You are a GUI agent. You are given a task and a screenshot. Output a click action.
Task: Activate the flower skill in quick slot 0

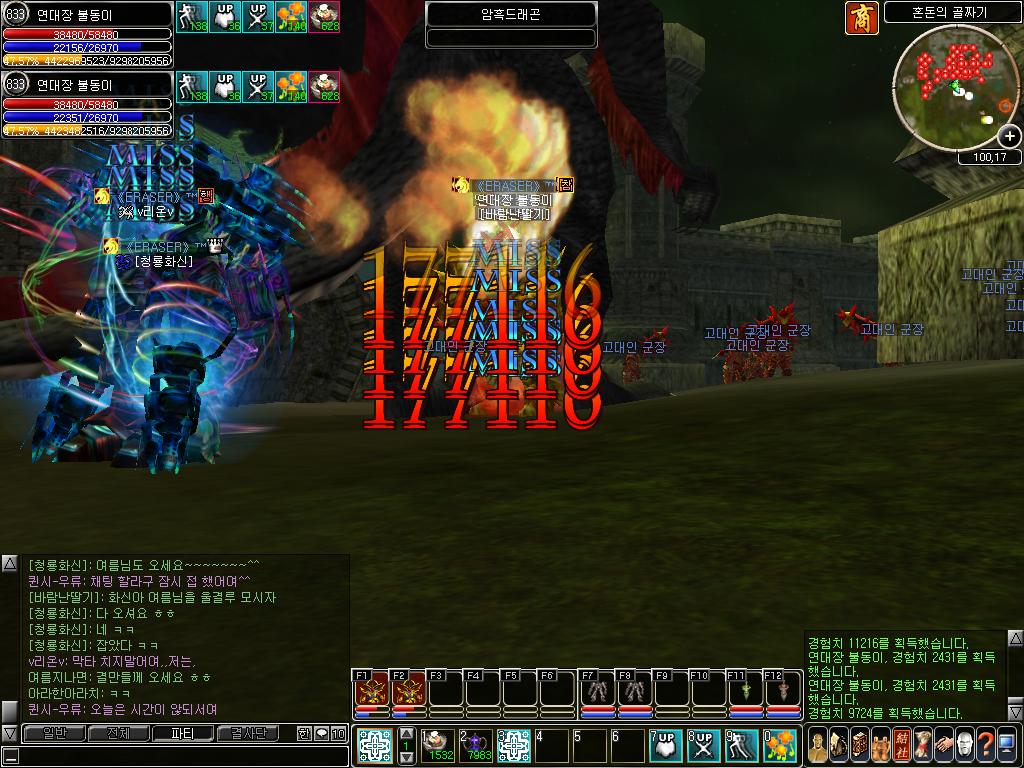(x=777, y=745)
